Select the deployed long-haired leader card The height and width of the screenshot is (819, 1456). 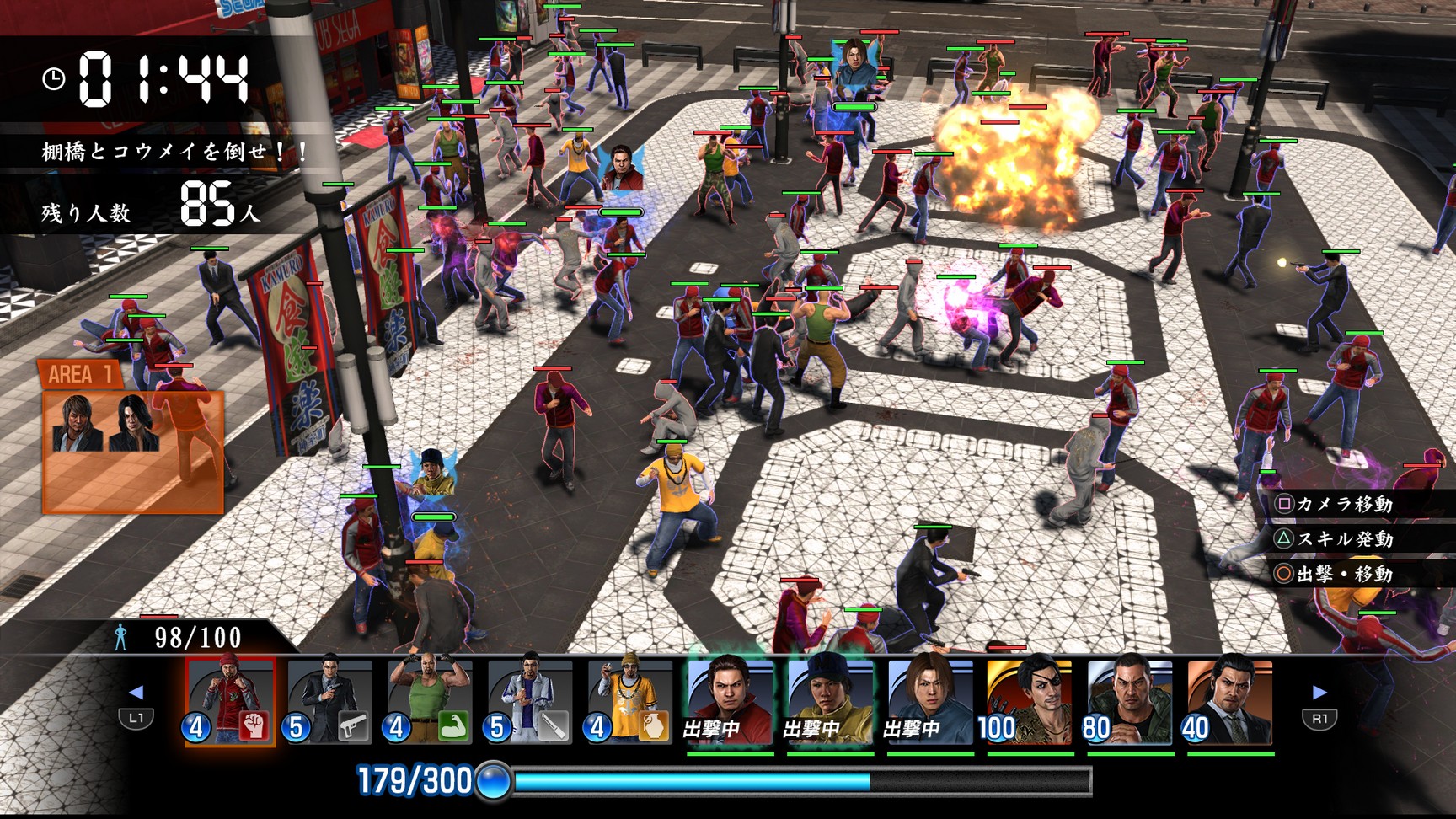pos(930,701)
